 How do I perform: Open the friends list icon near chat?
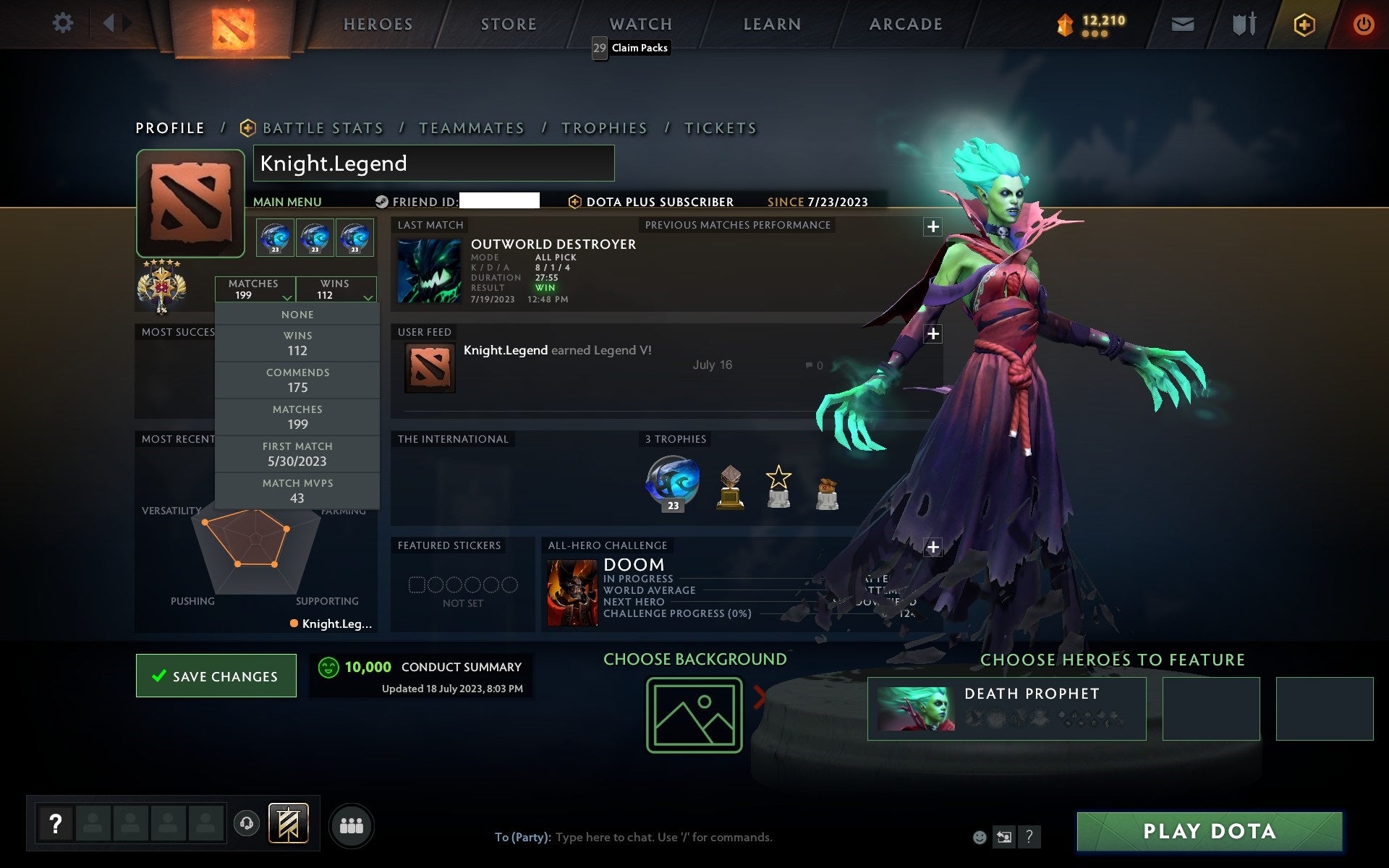pyautogui.click(x=351, y=825)
